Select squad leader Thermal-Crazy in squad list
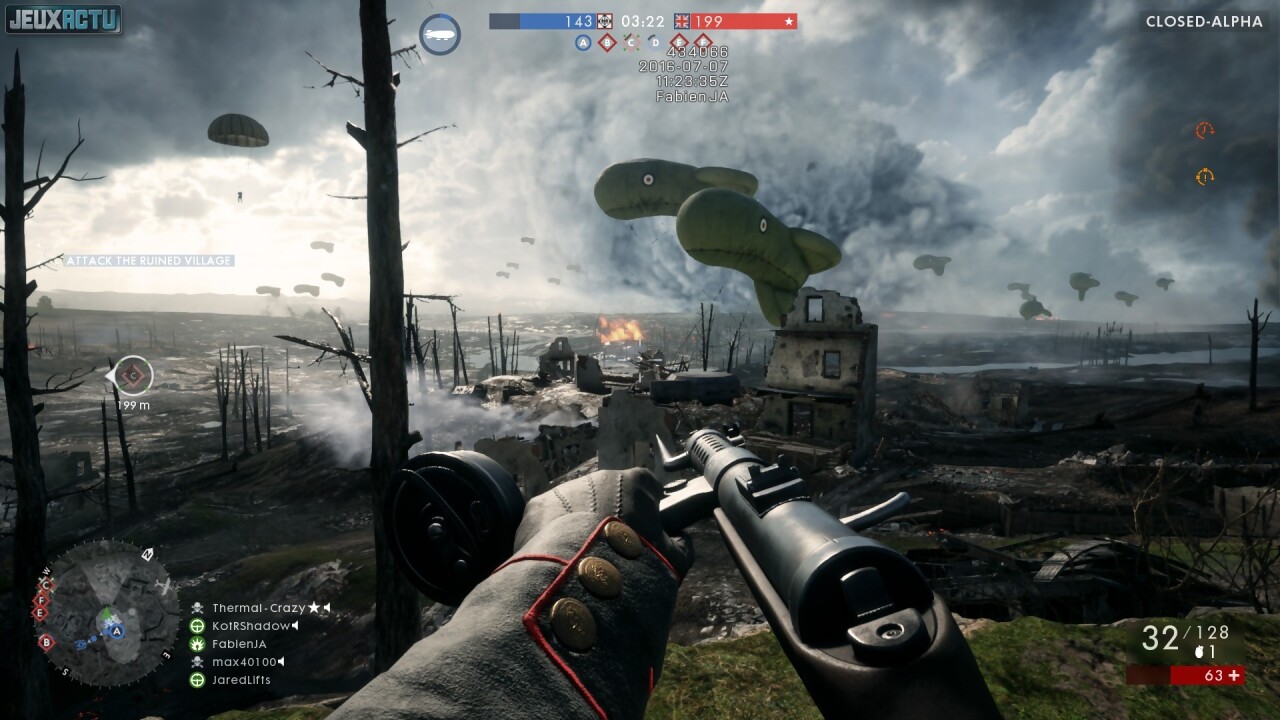The height and width of the screenshot is (720, 1280). [258, 608]
